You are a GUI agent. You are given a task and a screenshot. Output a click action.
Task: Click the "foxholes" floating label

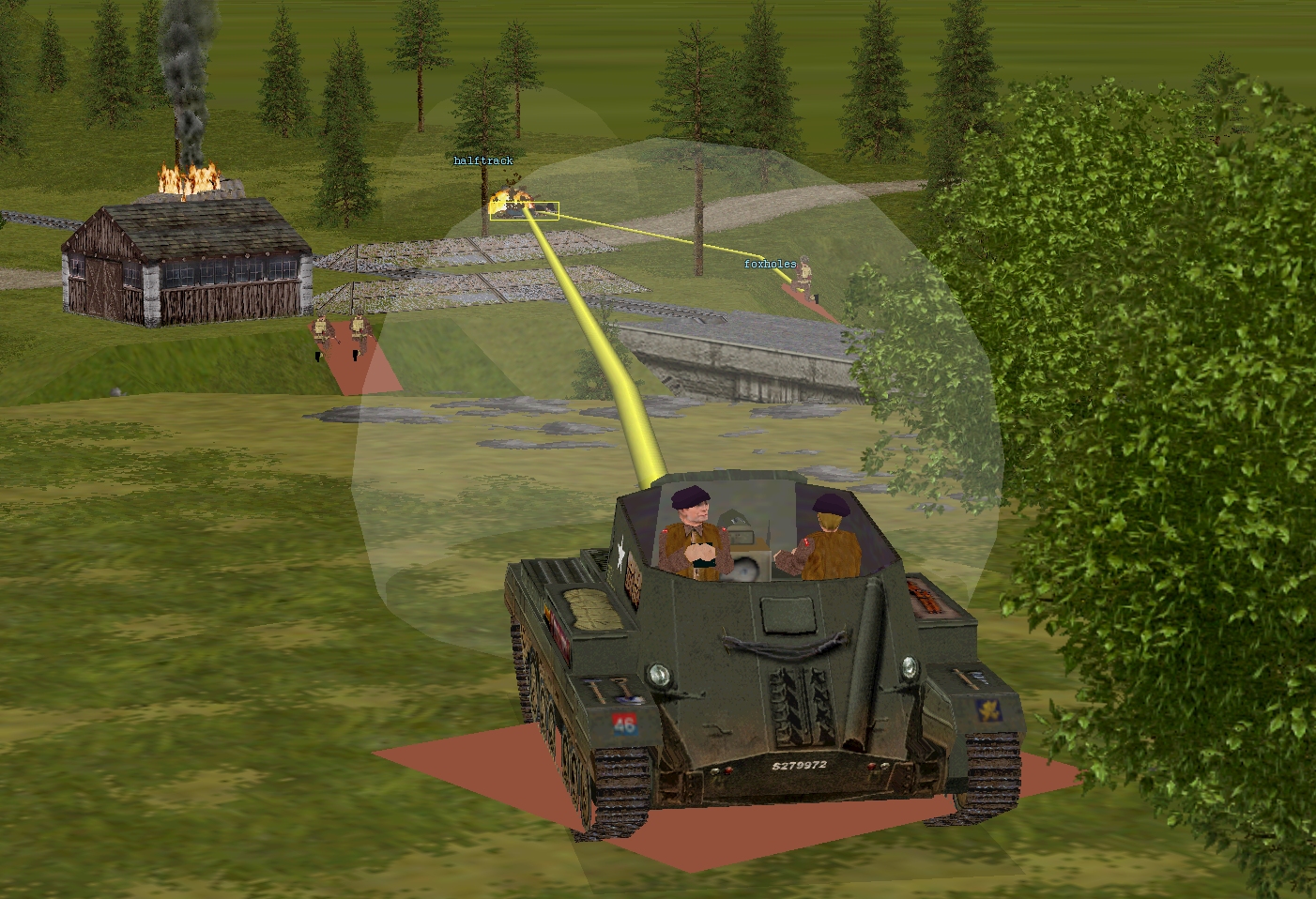pos(770,265)
